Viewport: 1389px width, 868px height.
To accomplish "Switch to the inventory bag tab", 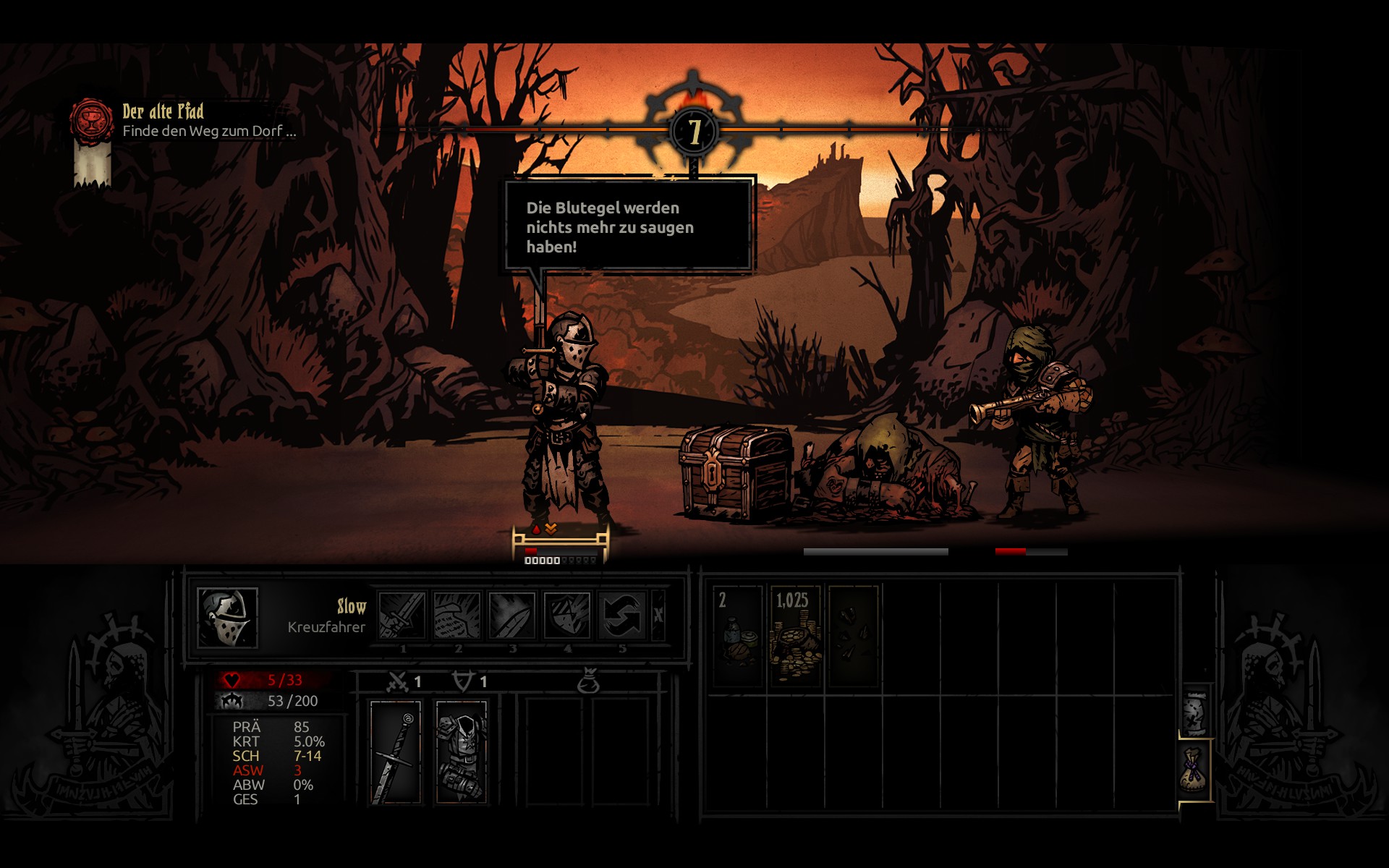I will (1195, 770).
